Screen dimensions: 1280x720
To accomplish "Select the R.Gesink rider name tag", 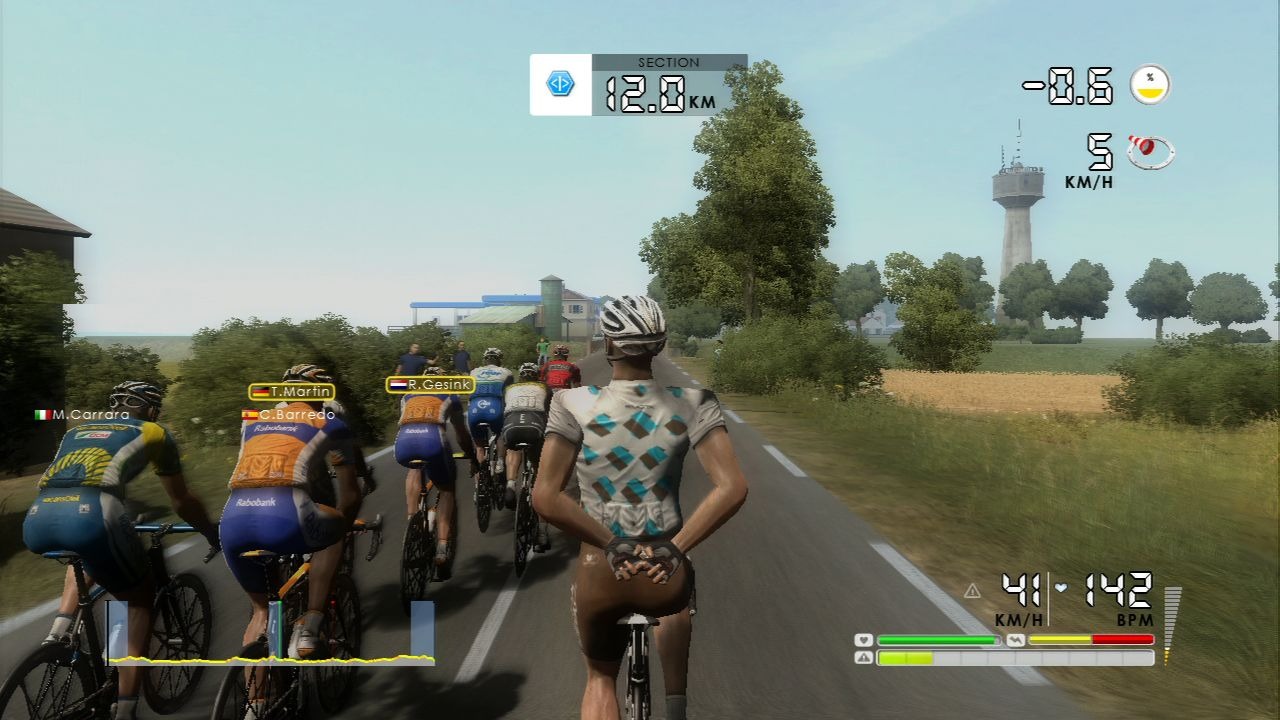I will coord(430,384).
